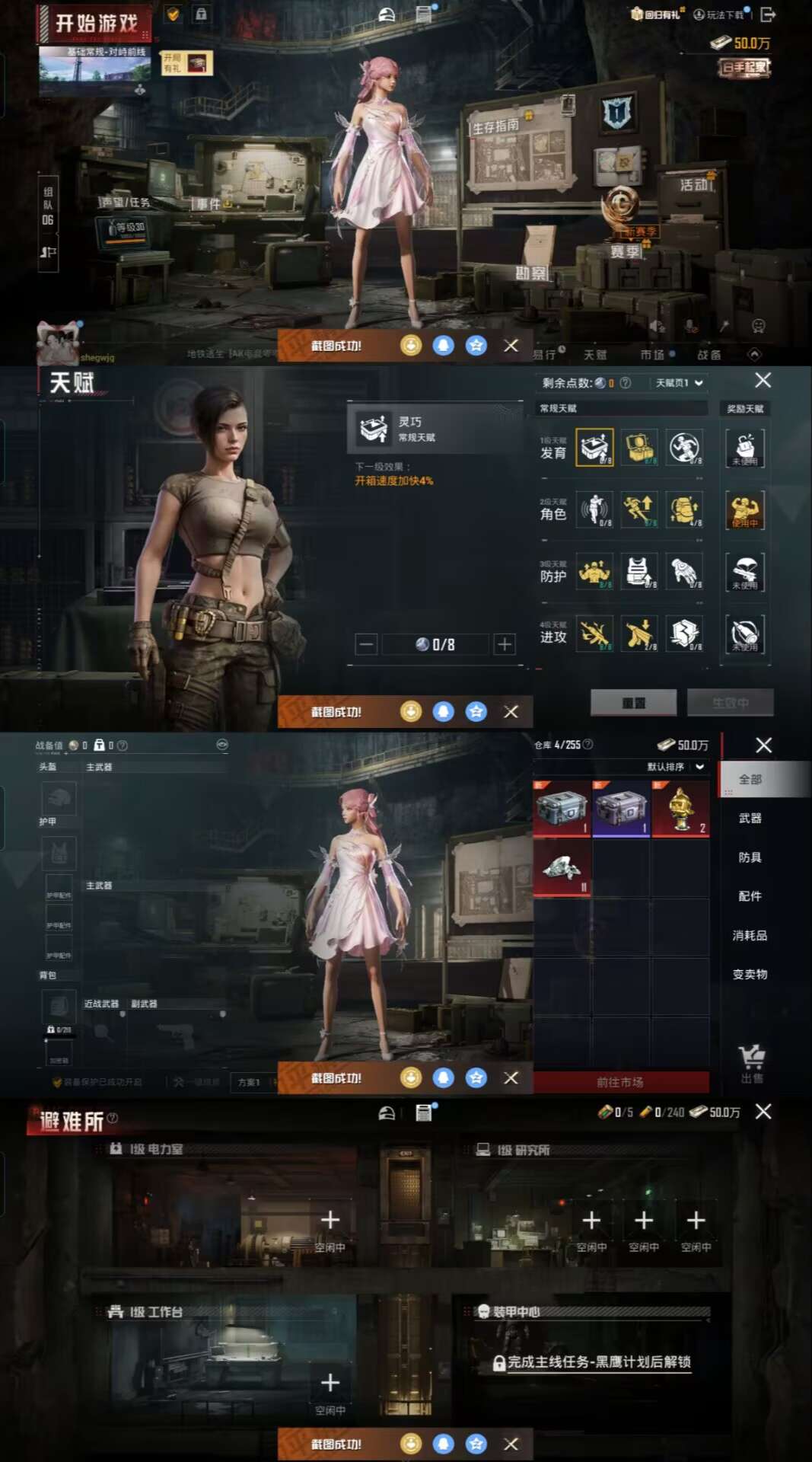Viewport: 812px width, 1462px height.
Task: Decrease 灵巧 talent points with minus
Action: click(x=366, y=645)
